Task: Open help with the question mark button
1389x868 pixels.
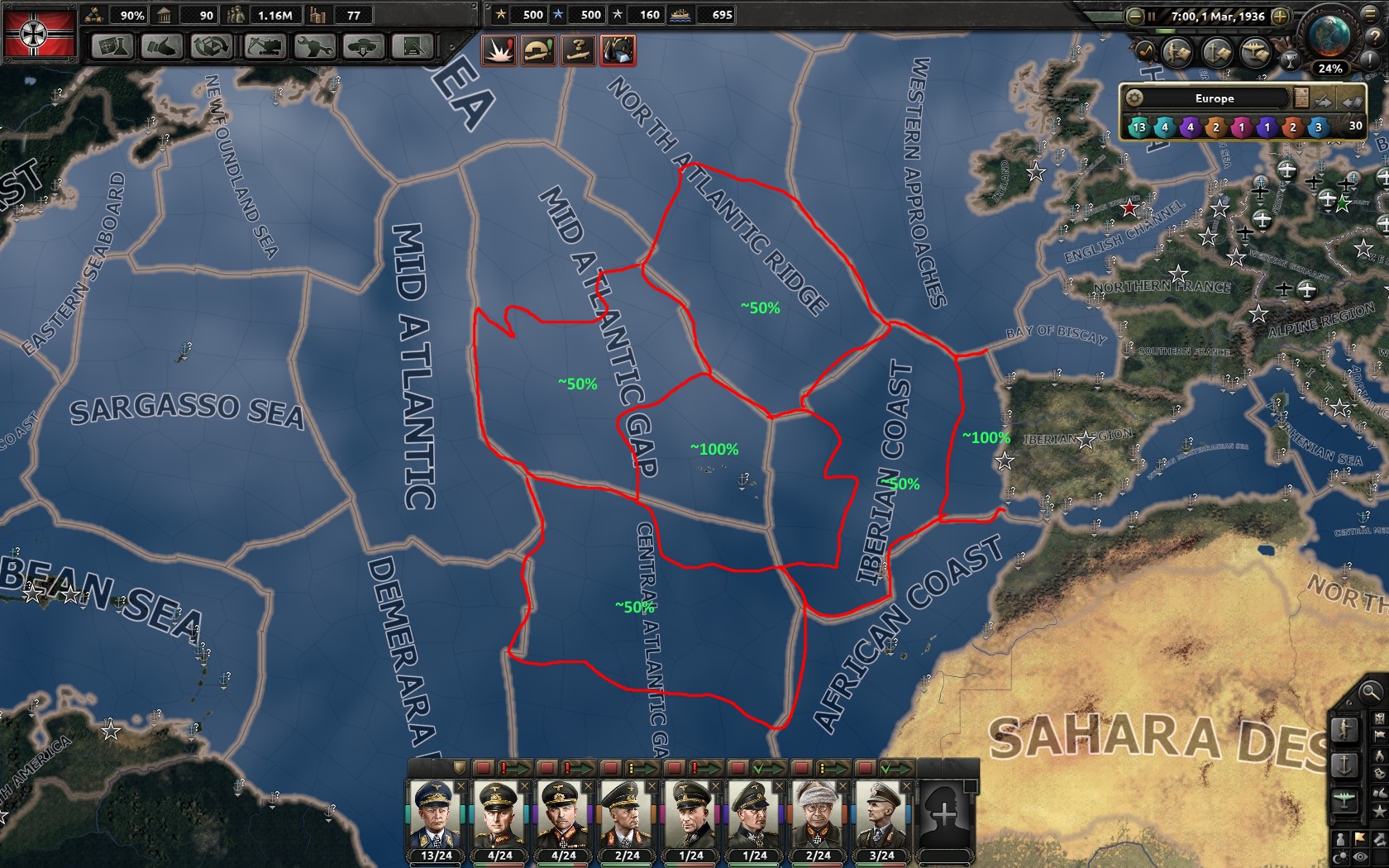Action: [1375, 37]
